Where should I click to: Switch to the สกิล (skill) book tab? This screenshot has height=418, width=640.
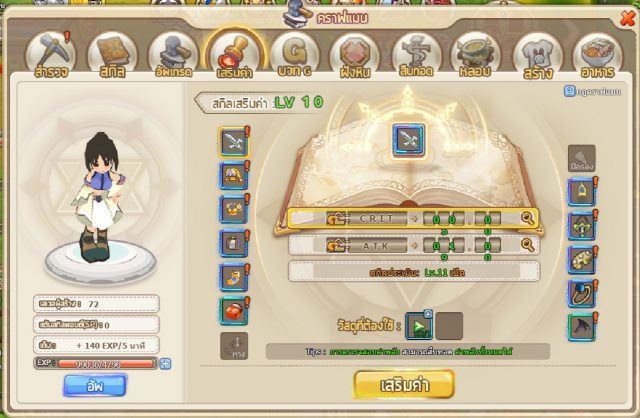[x=111, y=56]
